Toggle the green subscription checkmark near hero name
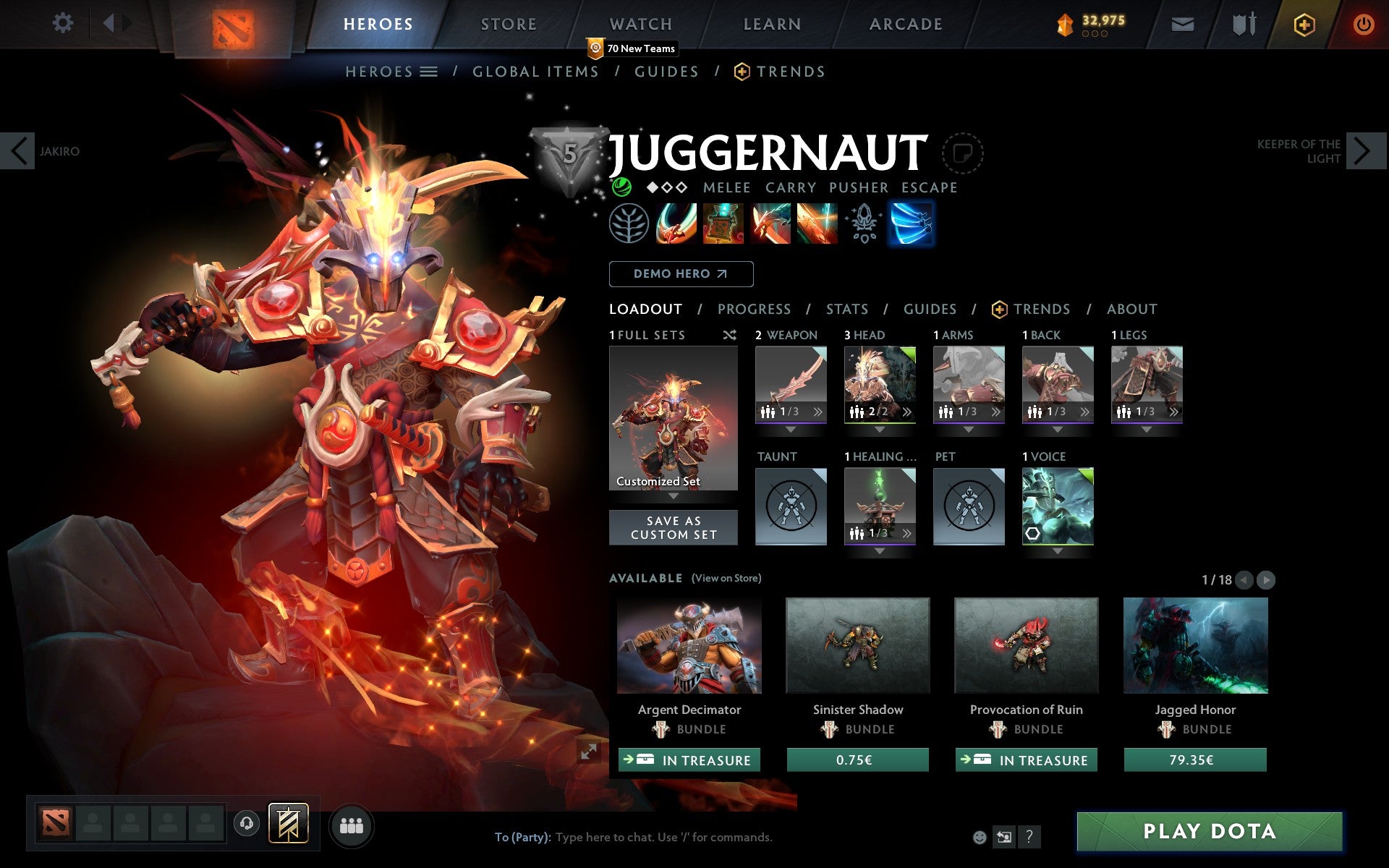The height and width of the screenshot is (868, 1389). click(623, 187)
